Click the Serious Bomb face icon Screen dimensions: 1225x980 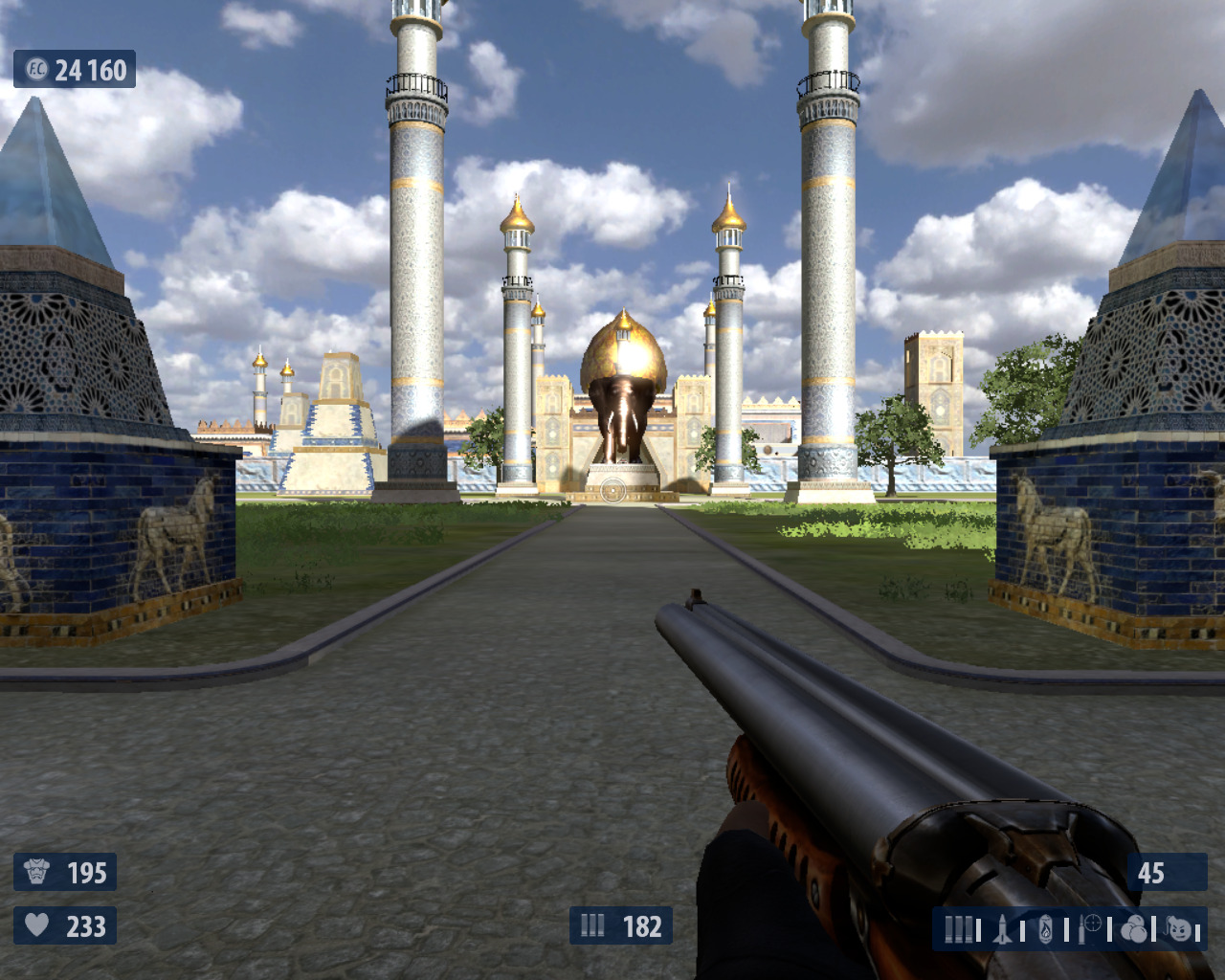pyautogui.click(x=1180, y=929)
